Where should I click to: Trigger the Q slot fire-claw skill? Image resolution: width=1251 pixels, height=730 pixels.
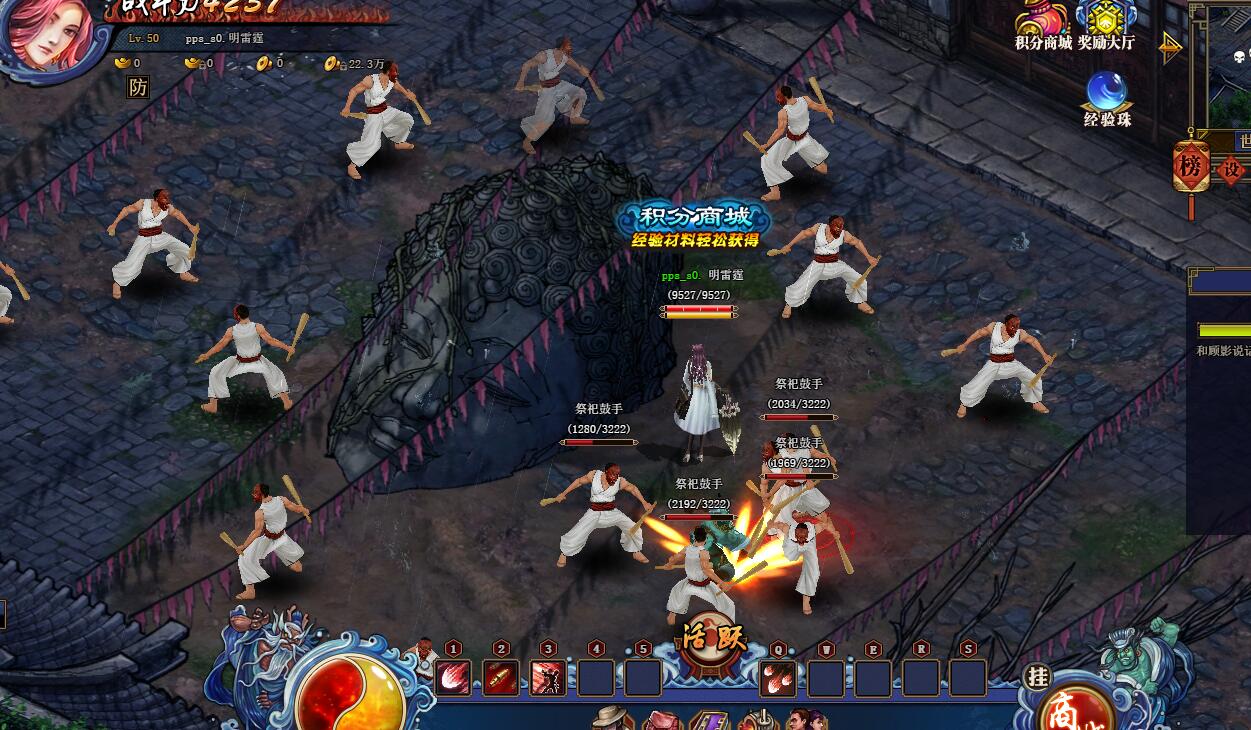pos(778,678)
